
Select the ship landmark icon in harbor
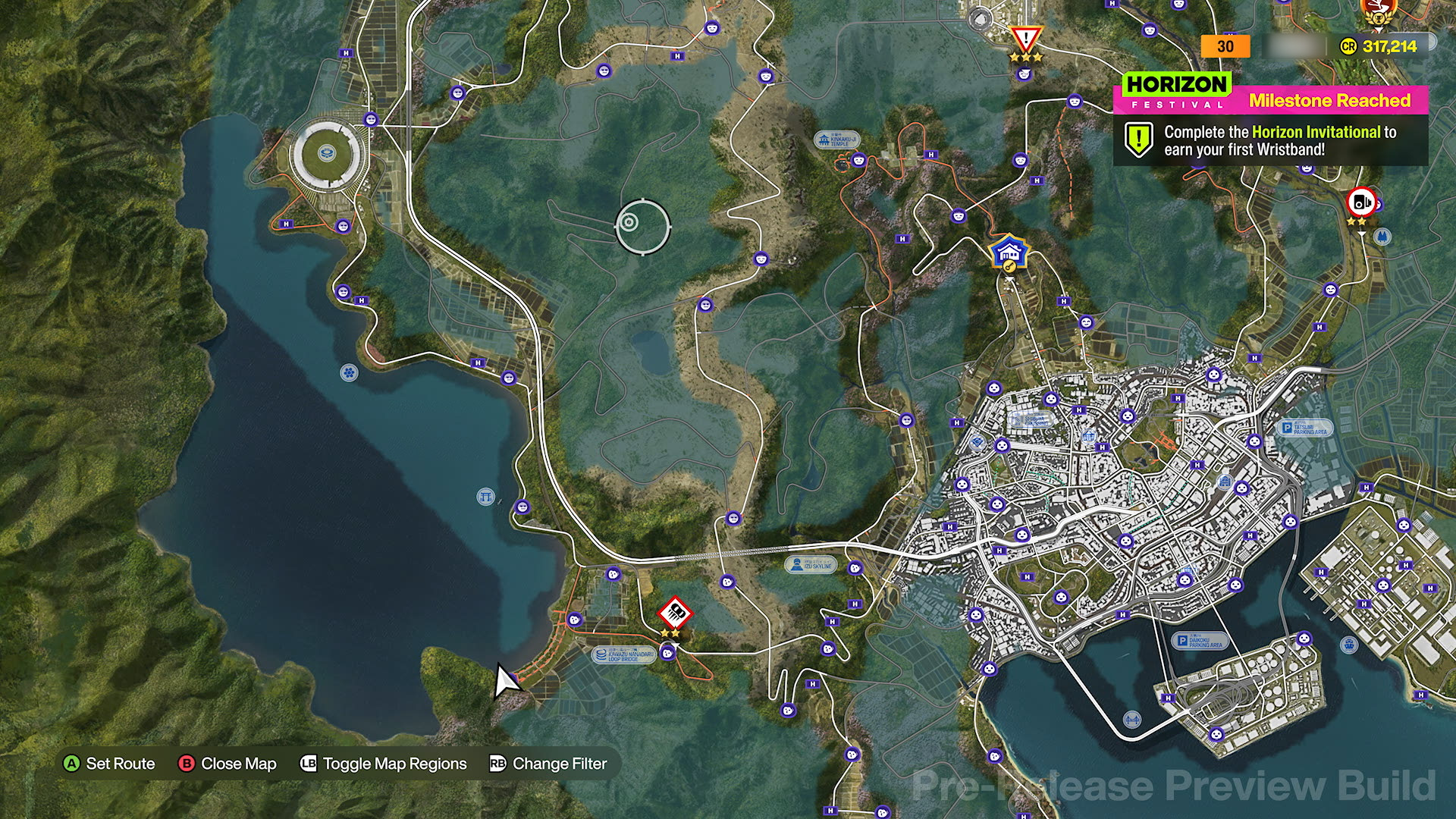[x=1349, y=645]
